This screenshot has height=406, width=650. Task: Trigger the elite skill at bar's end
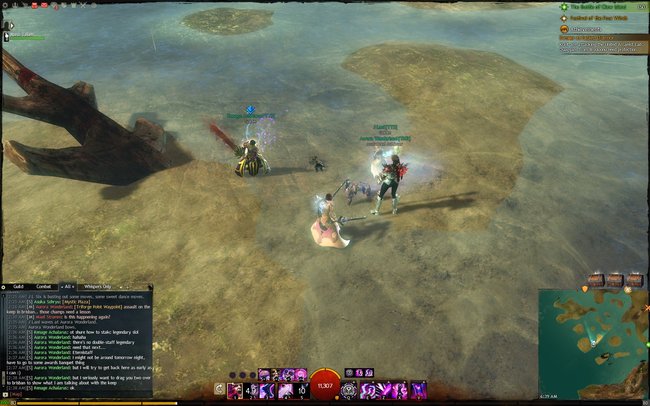point(419,388)
